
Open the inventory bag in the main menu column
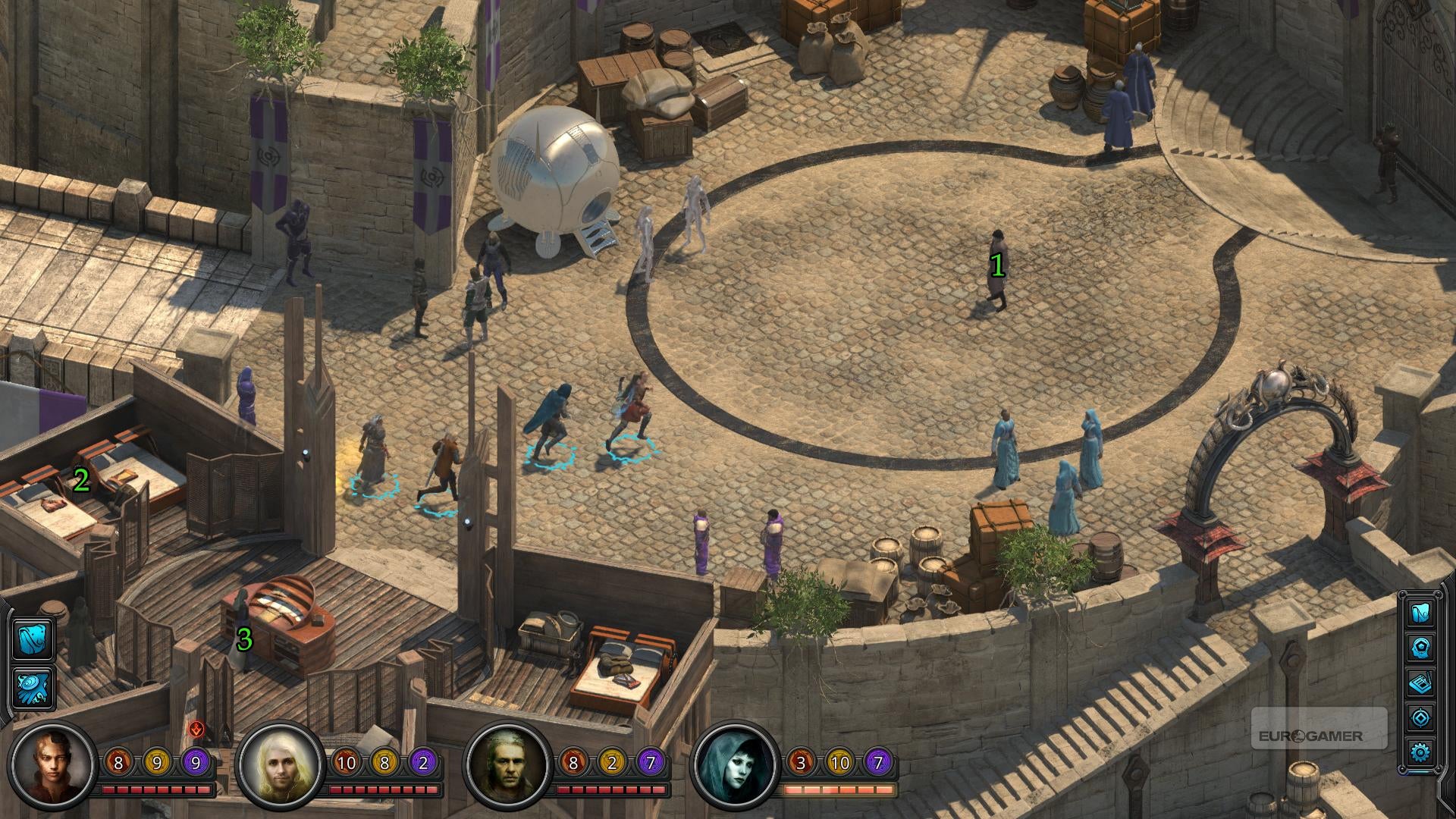click(x=1420, y=612)
